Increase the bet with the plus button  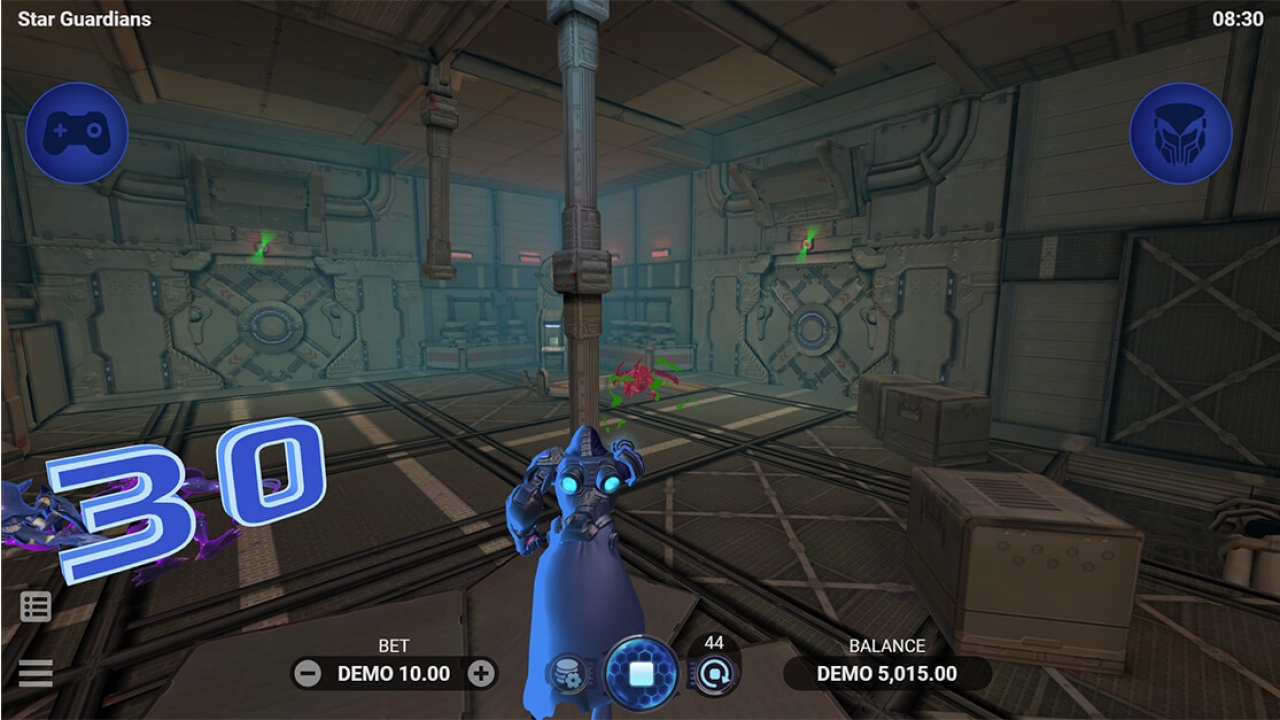pos(481,674)
